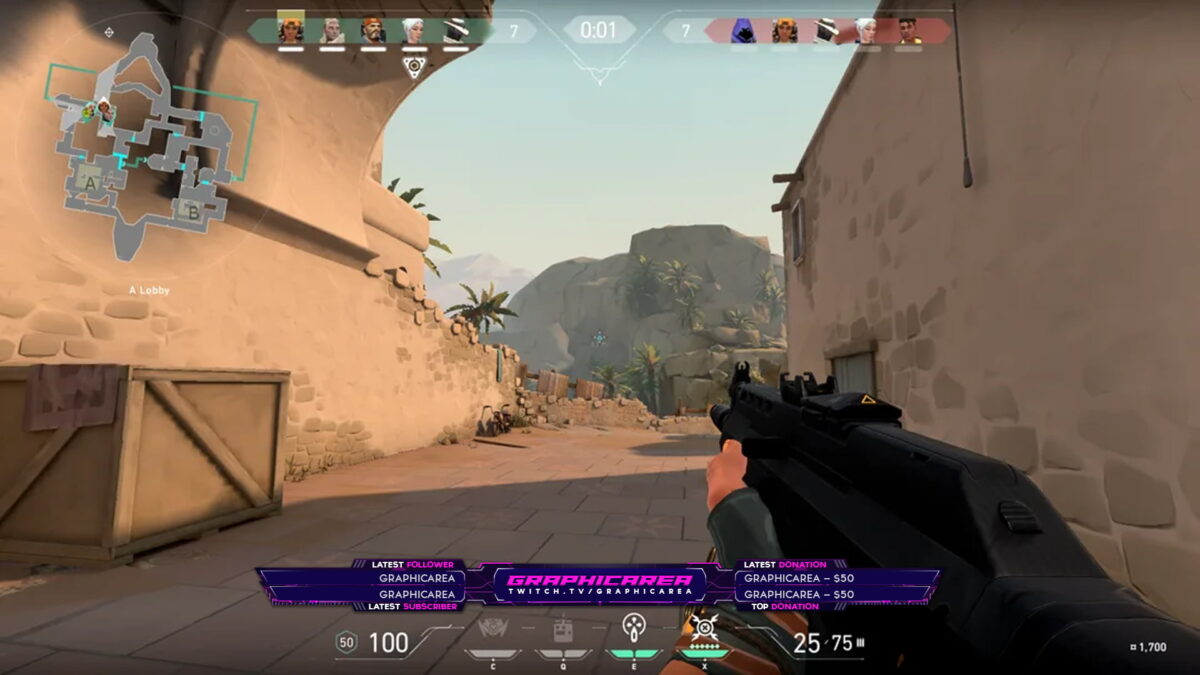This screenshot has height=675, width=1200.
Task: Click the minimap in the corner
Action: point(150,145)
